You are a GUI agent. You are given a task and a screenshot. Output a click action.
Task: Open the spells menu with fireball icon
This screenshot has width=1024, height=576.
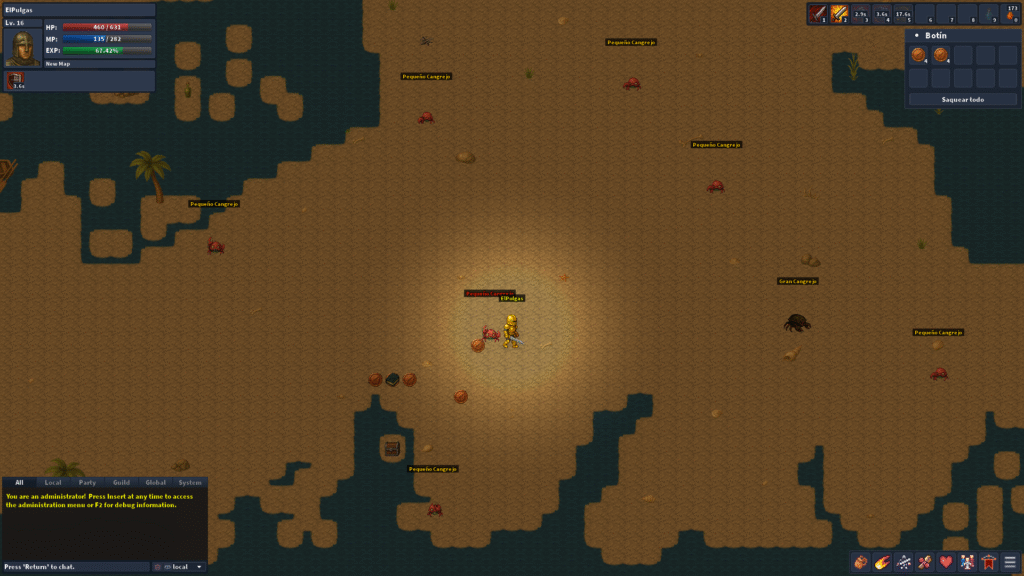point(882,562)
